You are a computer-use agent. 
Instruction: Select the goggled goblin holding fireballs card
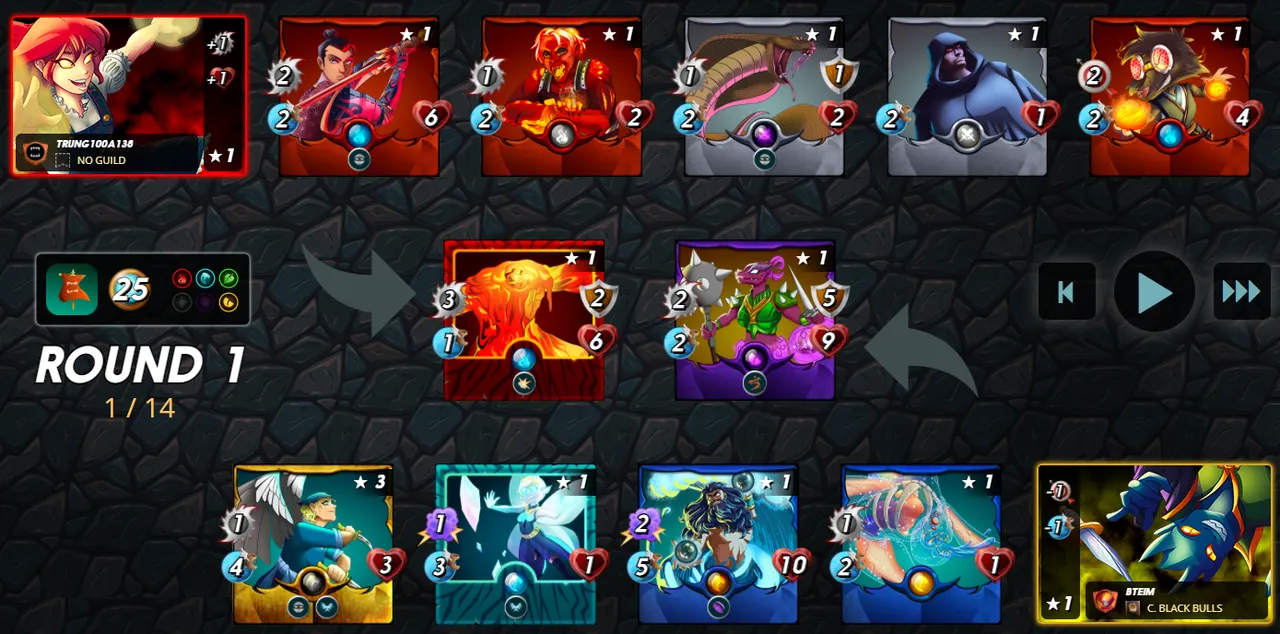click(x=1169, y=96)
